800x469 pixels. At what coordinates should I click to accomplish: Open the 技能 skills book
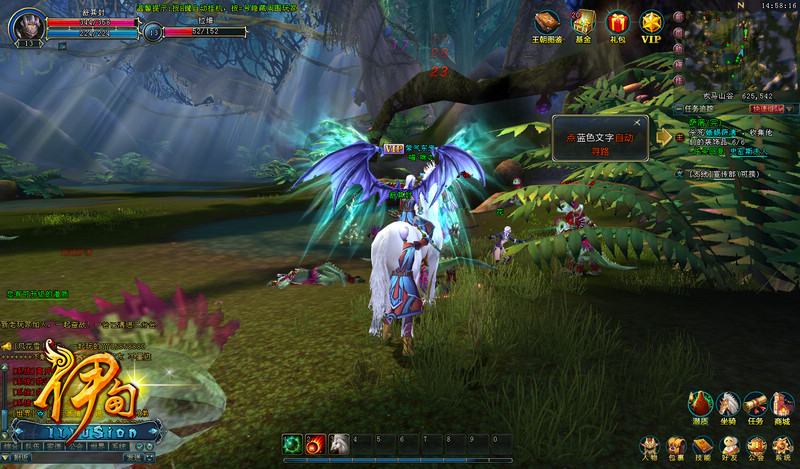pyautogui.click(x=703, y=446)
